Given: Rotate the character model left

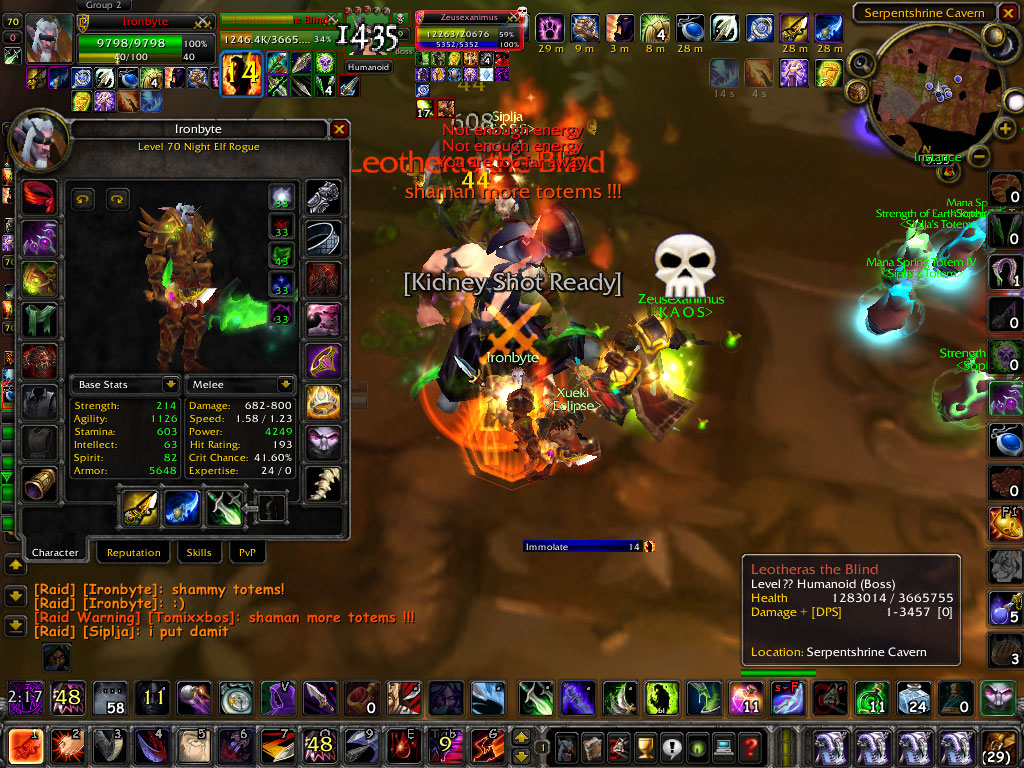Looking at the screenshot, I should coord(83,198).
